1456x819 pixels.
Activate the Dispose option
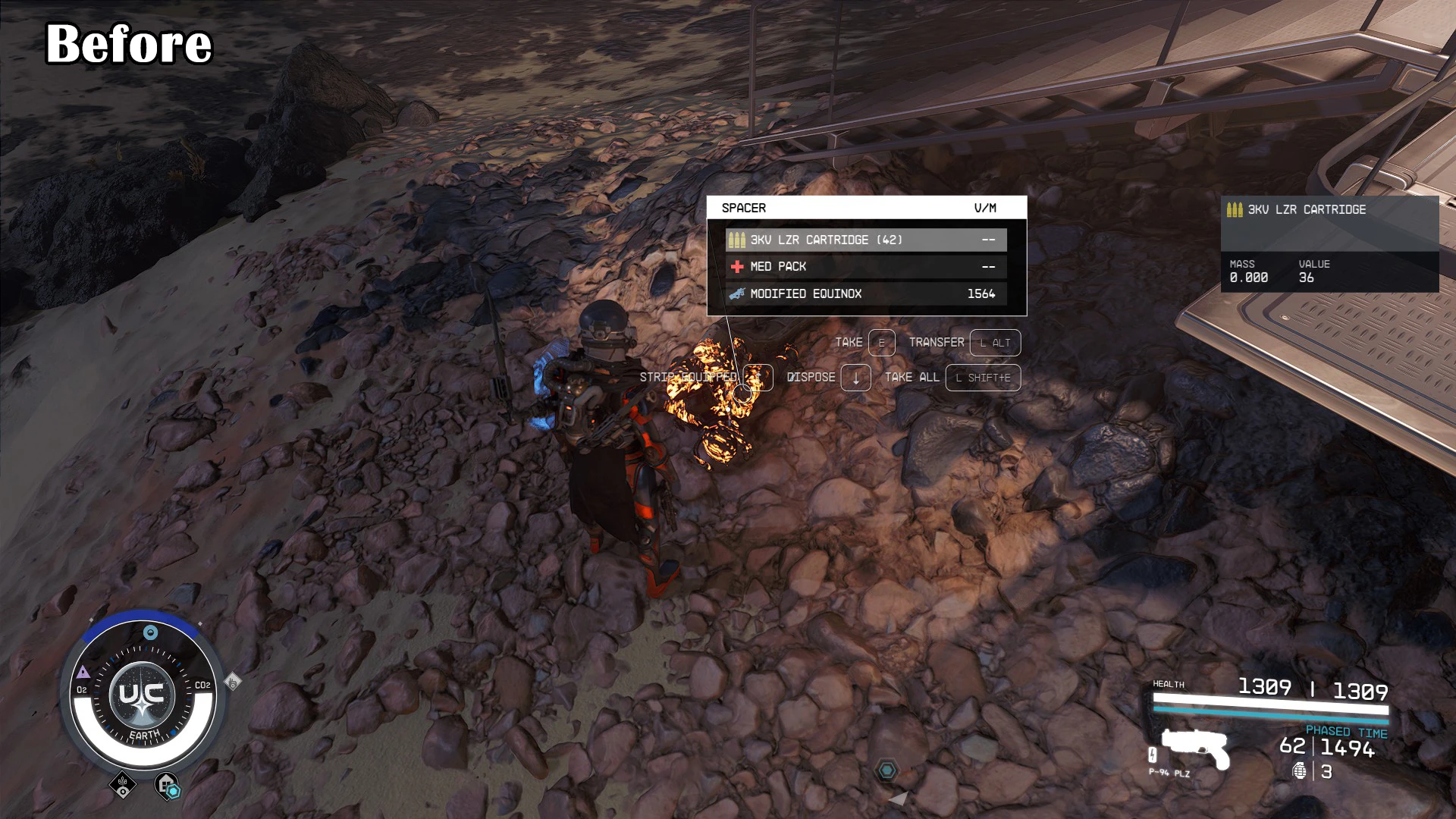[828, 378]
